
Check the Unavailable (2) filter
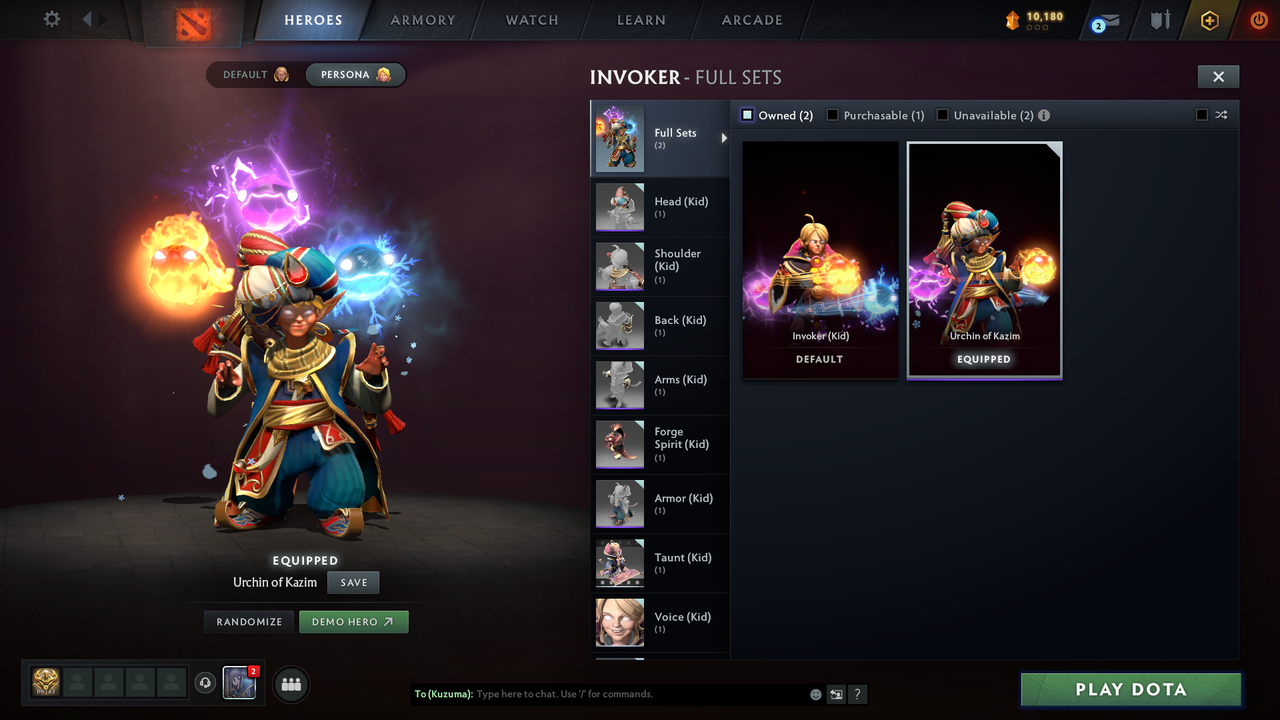(941, 115)
